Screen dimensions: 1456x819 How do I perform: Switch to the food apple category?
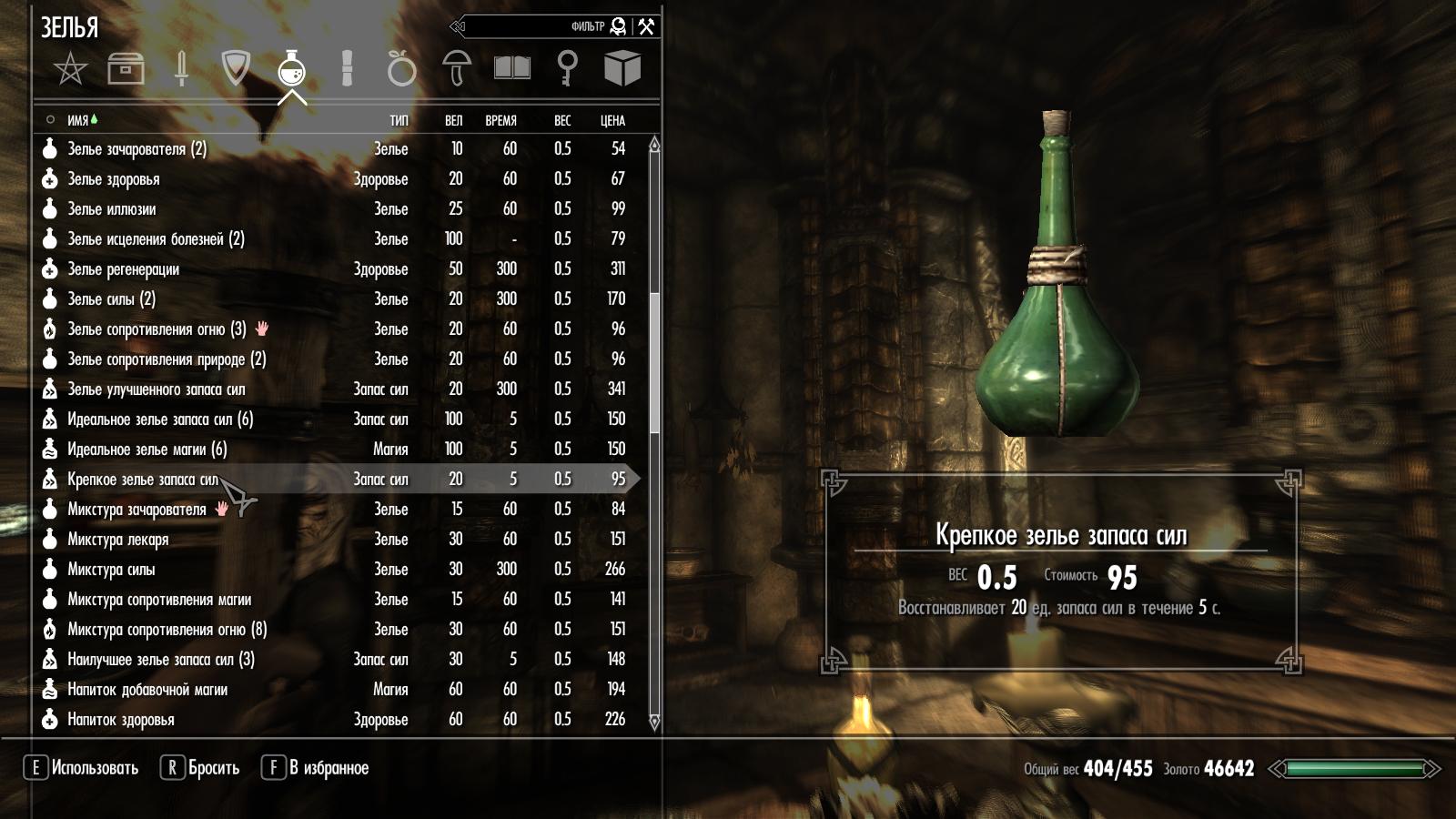coord(401,68)
